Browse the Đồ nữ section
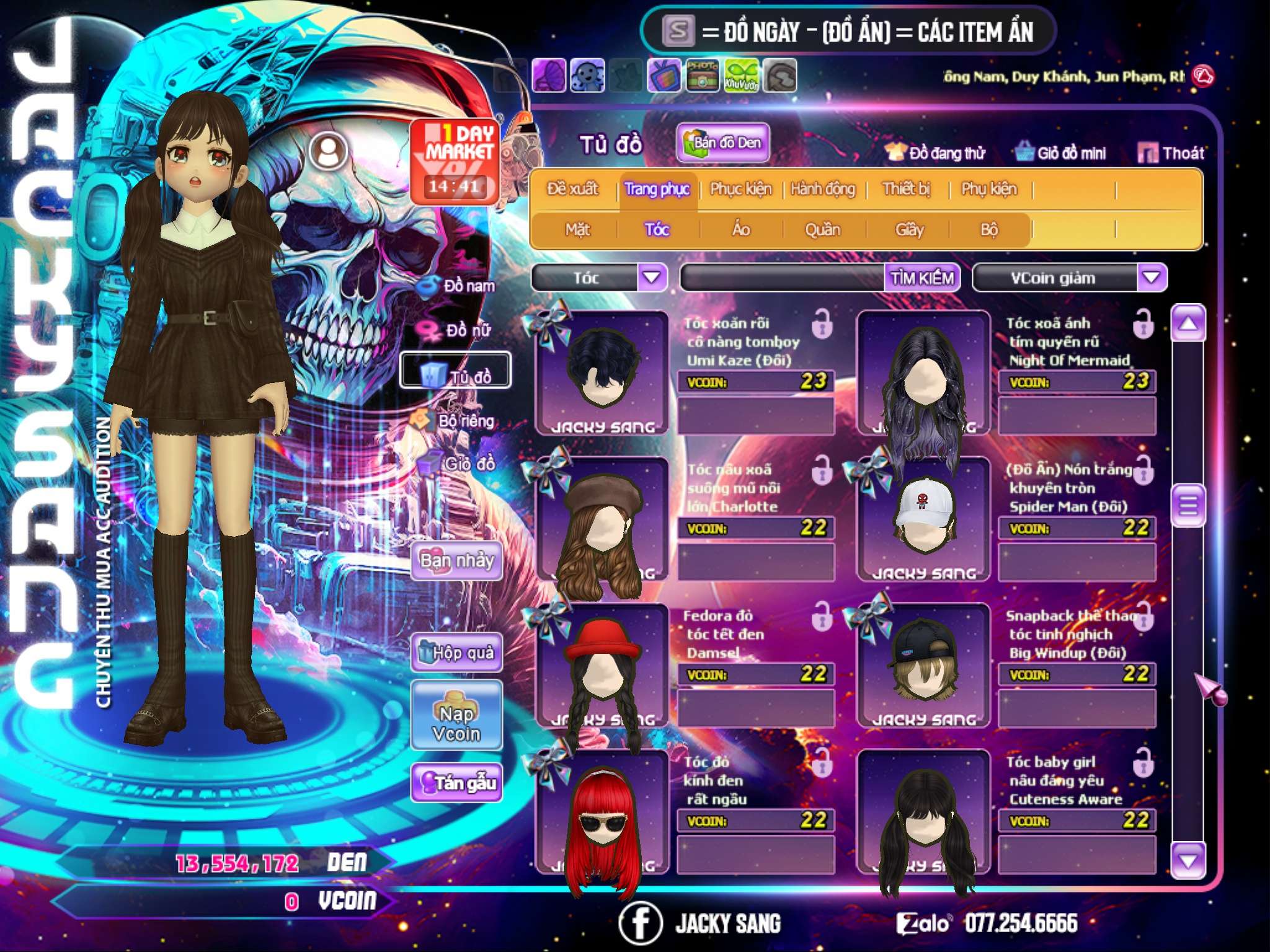This screenshot has height=952, width=1270. pos(459,330)
